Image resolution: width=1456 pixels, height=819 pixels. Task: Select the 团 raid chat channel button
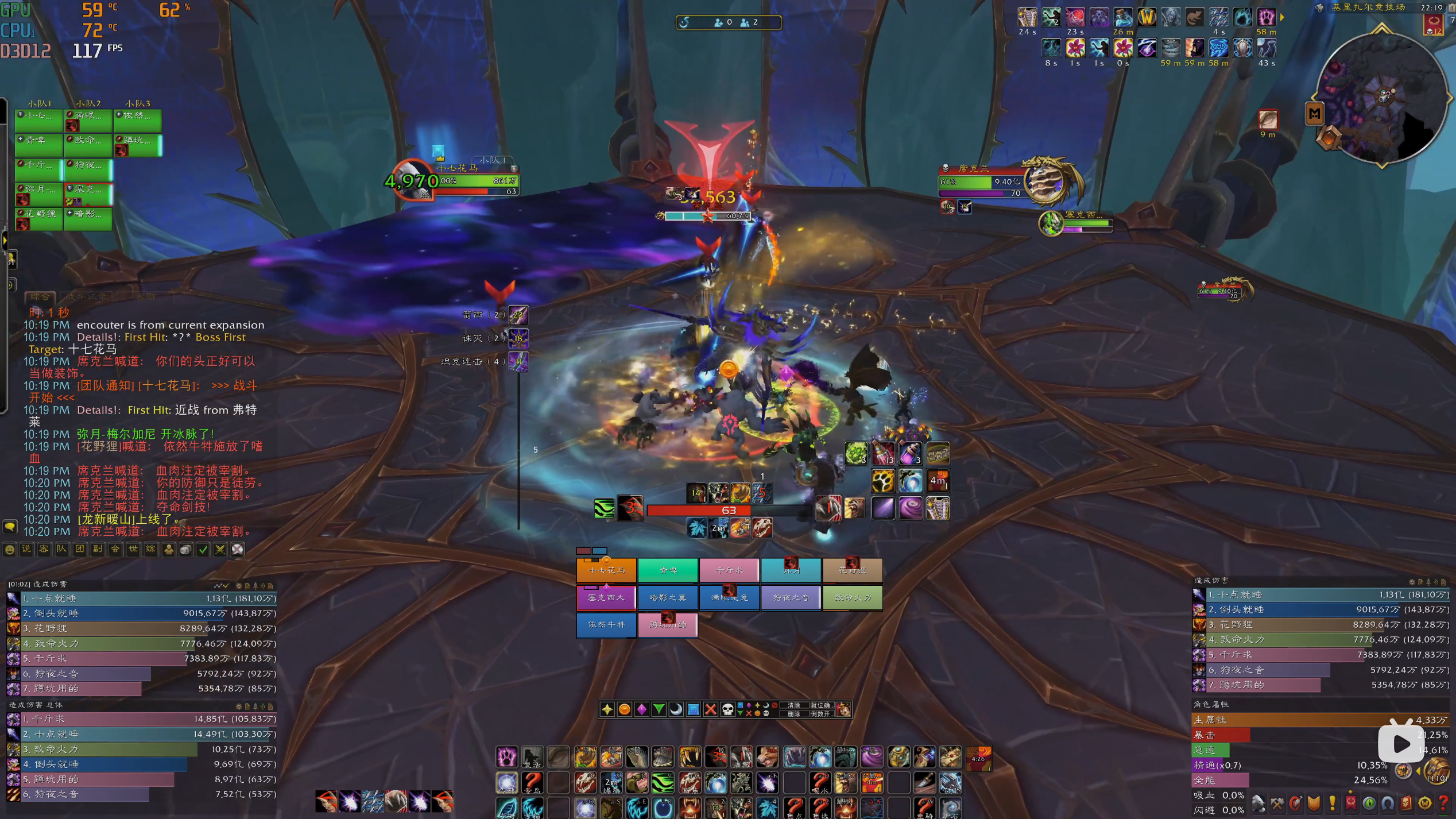coord(80,549)
